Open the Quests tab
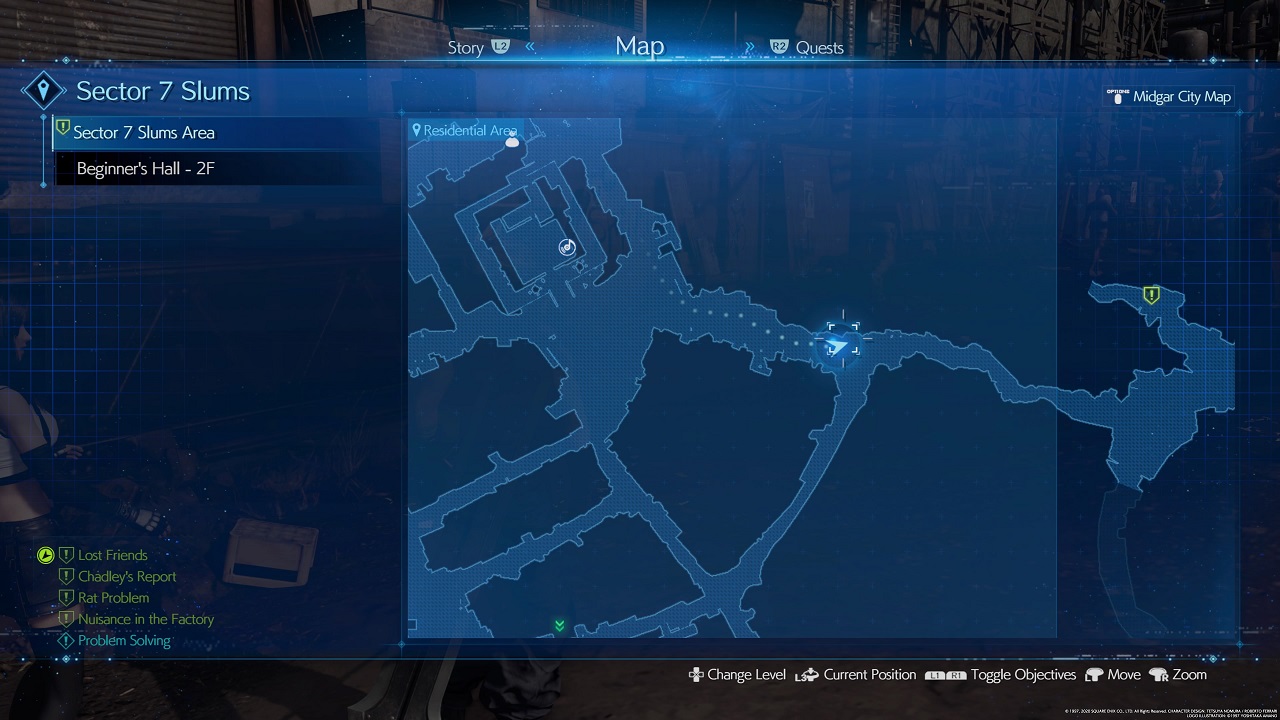The width and height of the screenshot is (1280, 720). click(819, 48)
